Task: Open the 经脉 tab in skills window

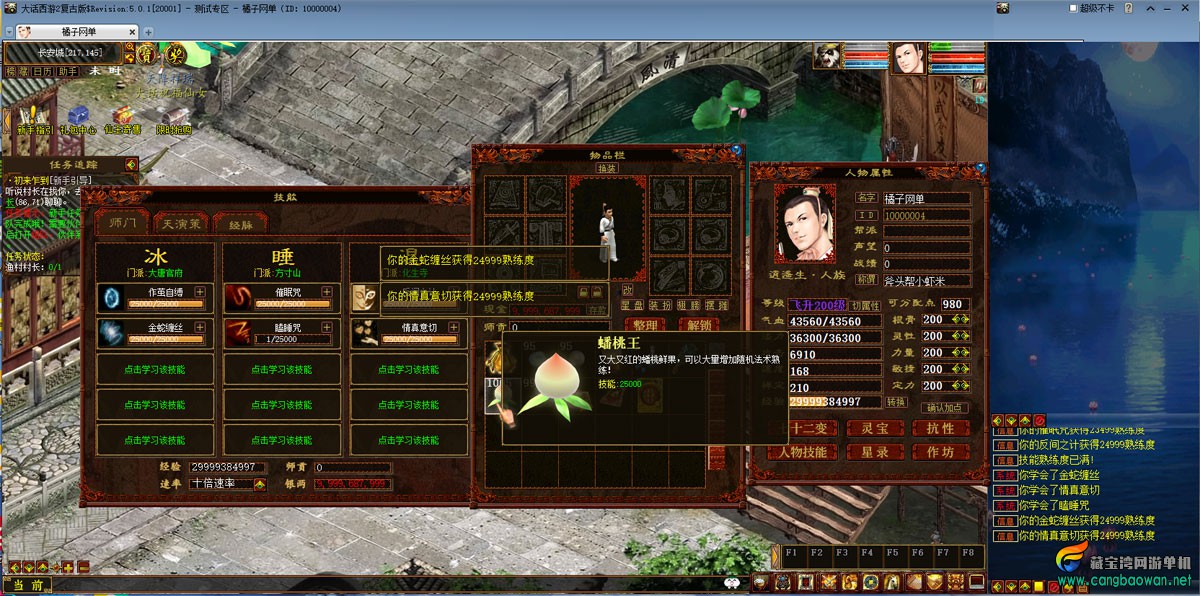Action: click(240, 223)
